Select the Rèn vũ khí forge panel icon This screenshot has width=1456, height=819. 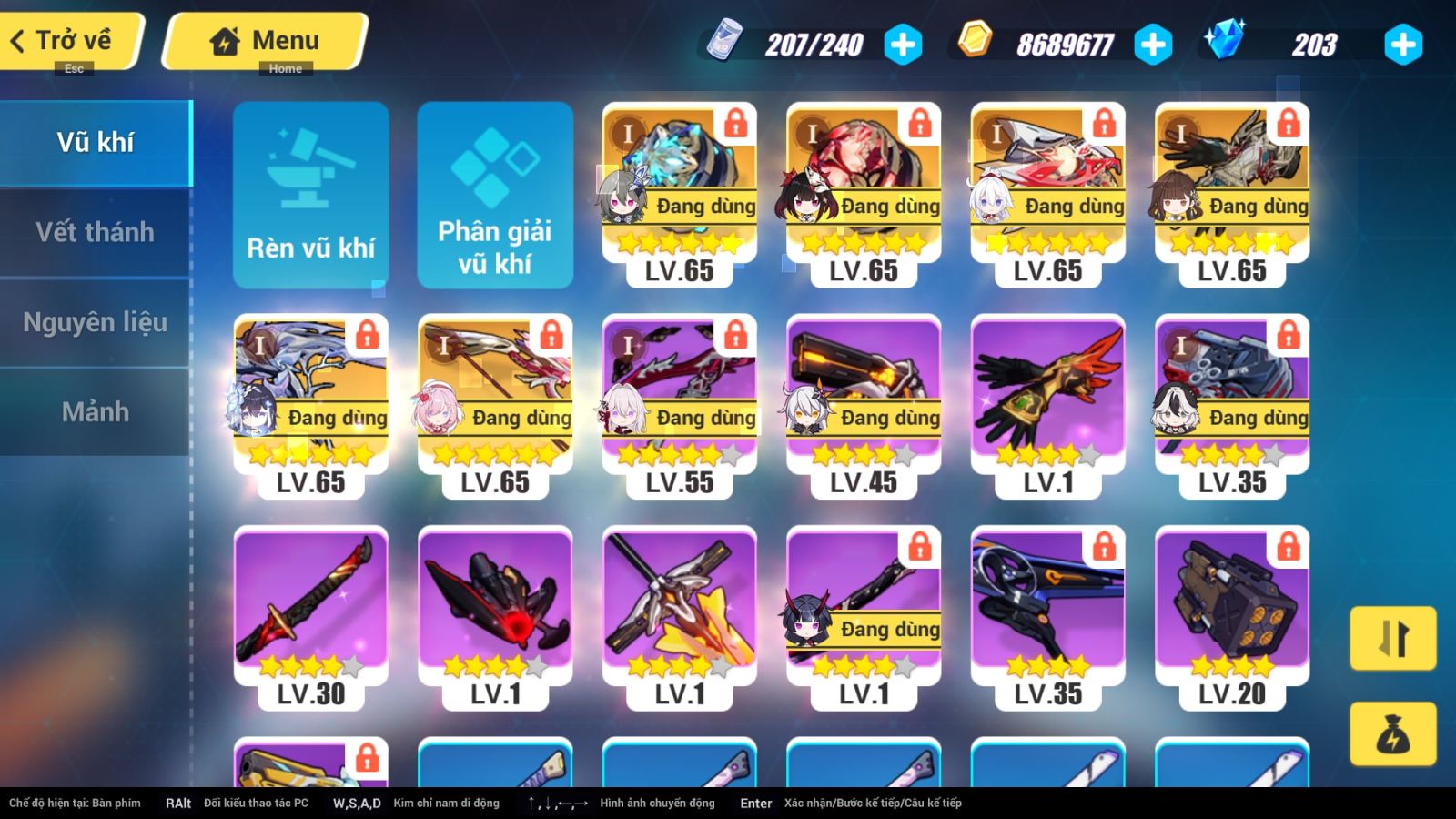click(x=310, y=194)
